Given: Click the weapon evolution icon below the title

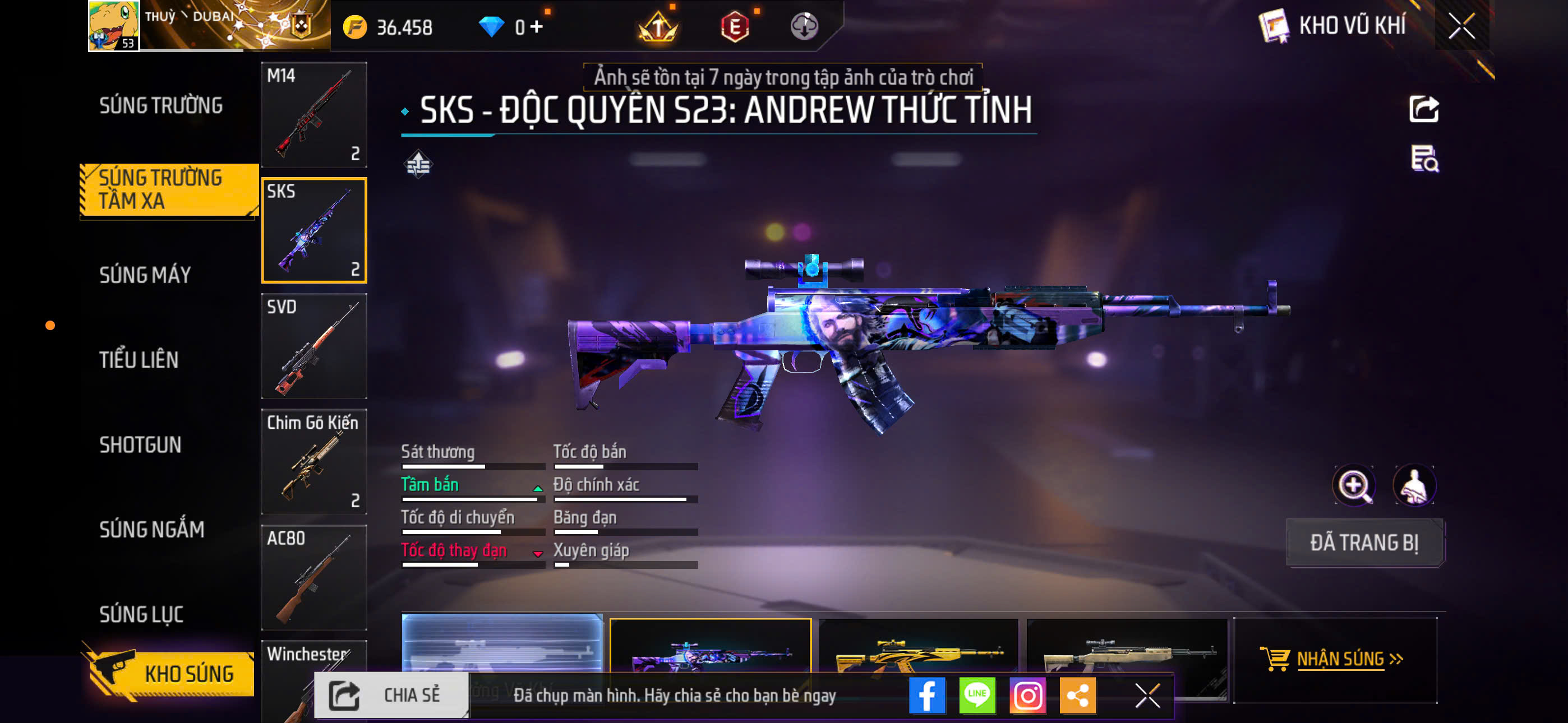Looking at the screenshot, I should click(419, 163).
